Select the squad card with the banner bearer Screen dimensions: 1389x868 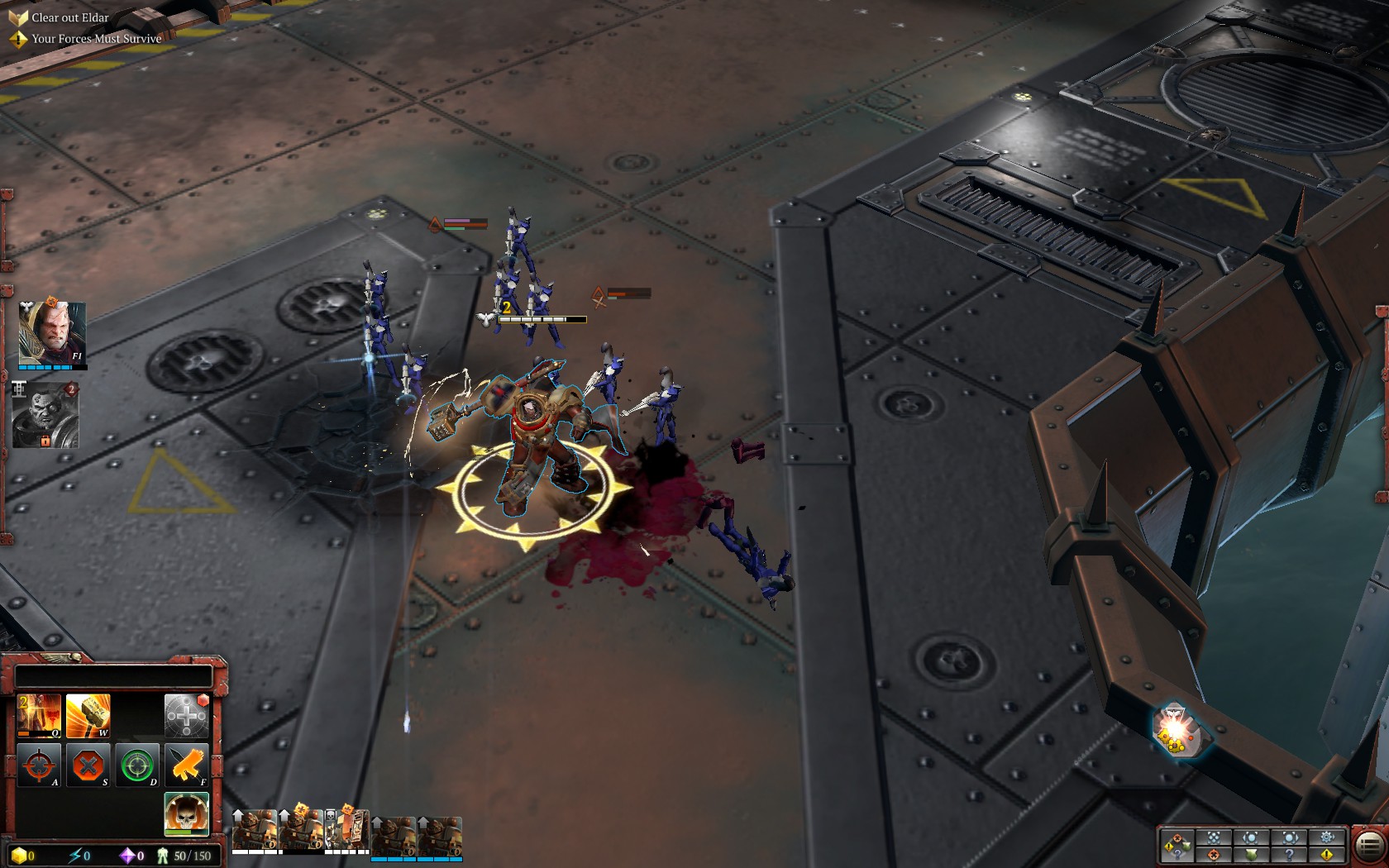(x=347, y=831)
